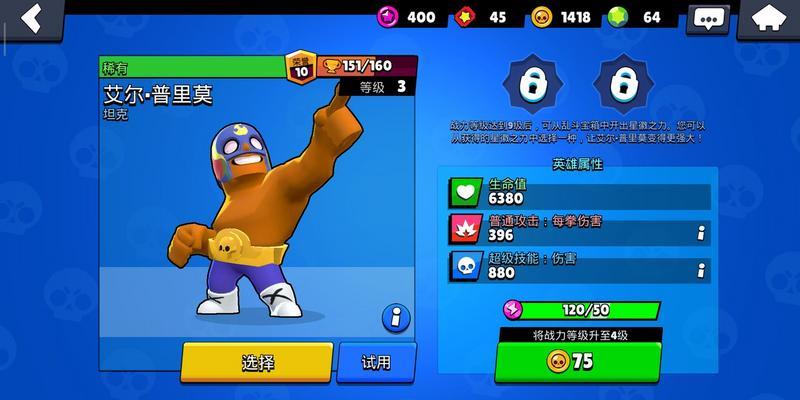Viewport: 800px width, 400px height.
Task: Go back with the arrow button
Action: pyautogui.click(x=31, y=17)
